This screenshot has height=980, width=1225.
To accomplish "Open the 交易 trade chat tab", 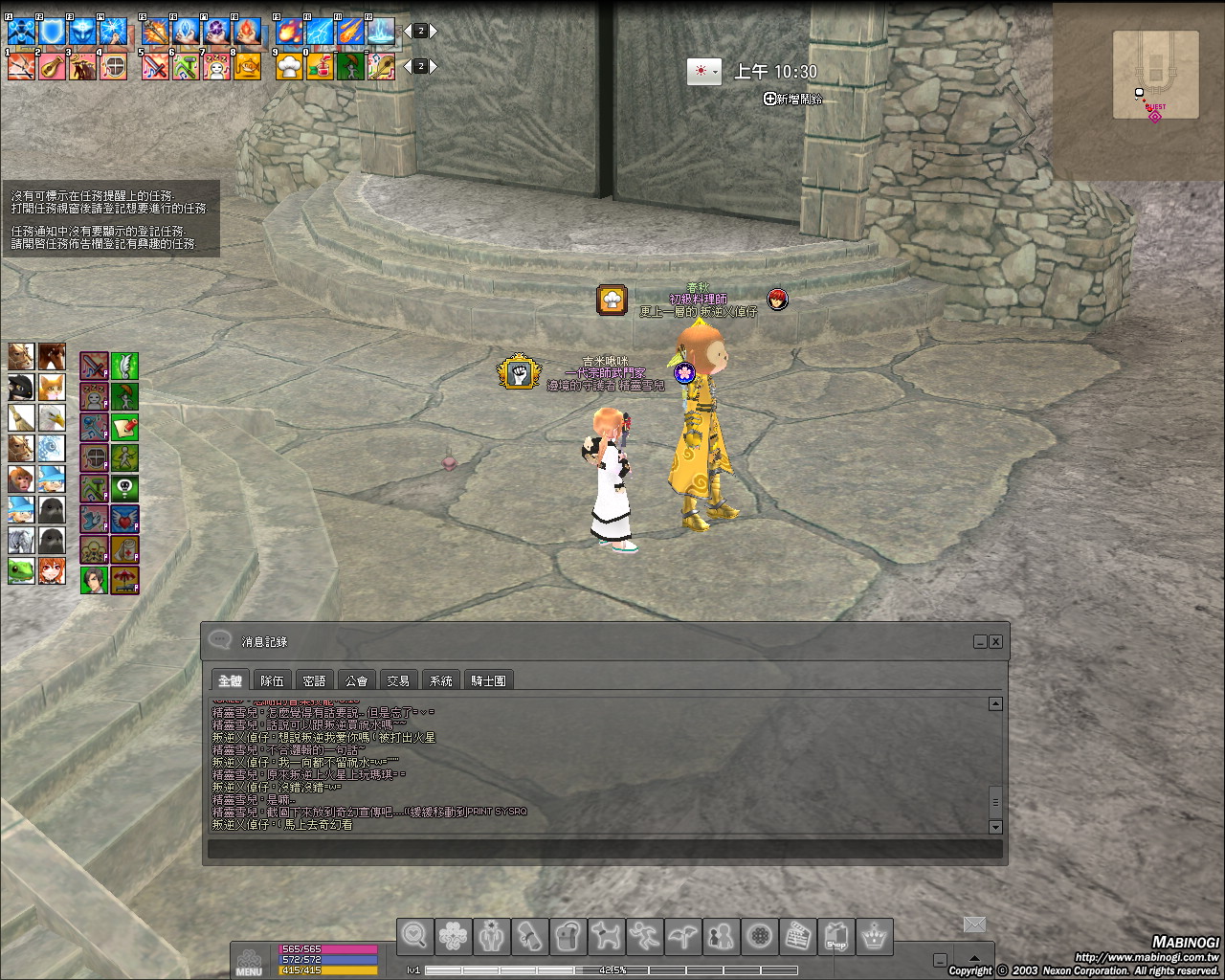I will 398,680.
